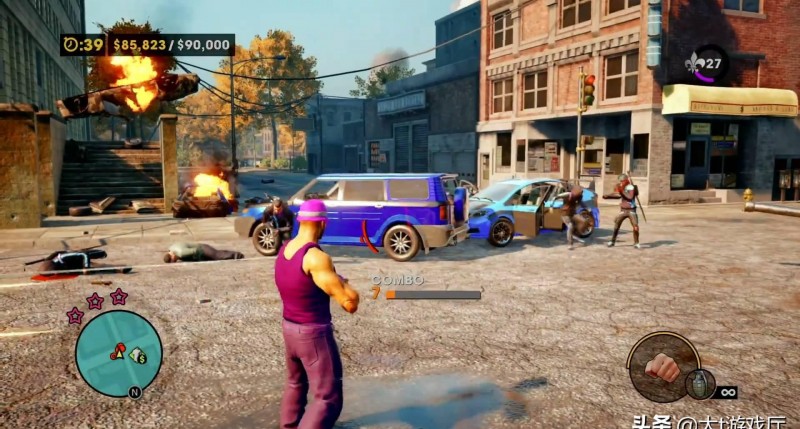The image size is (800, 429).
Task: Click the fleur-de-lis respect icon
Action: [704, 61]
